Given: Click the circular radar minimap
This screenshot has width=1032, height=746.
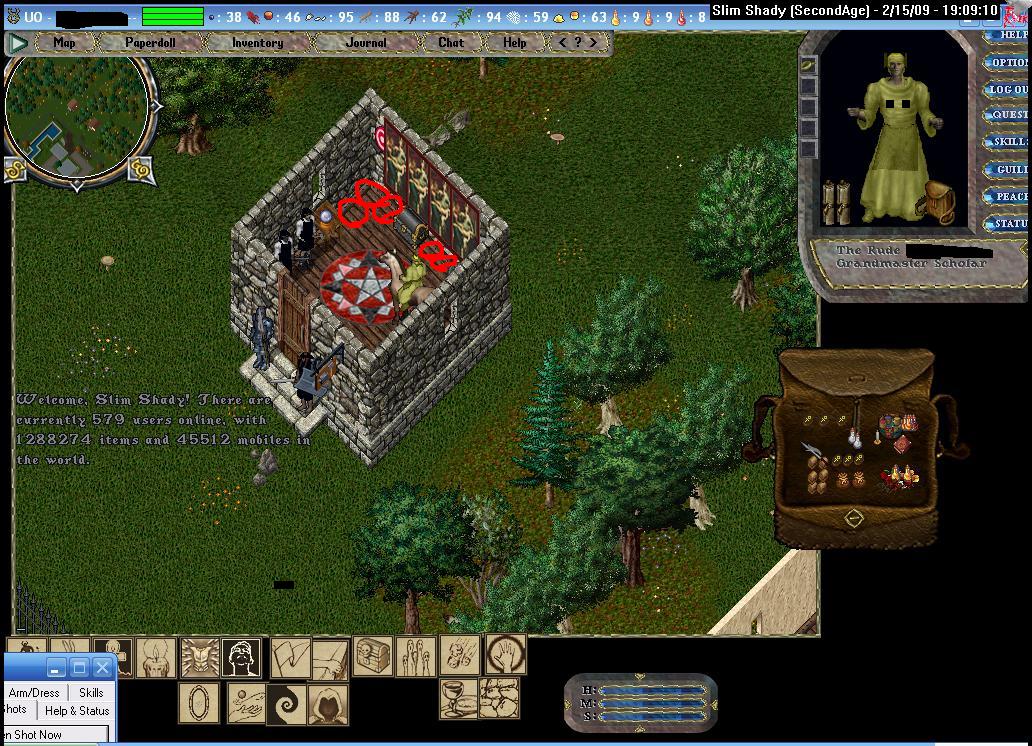Looking at the screenshot, I should pos(78,110).
